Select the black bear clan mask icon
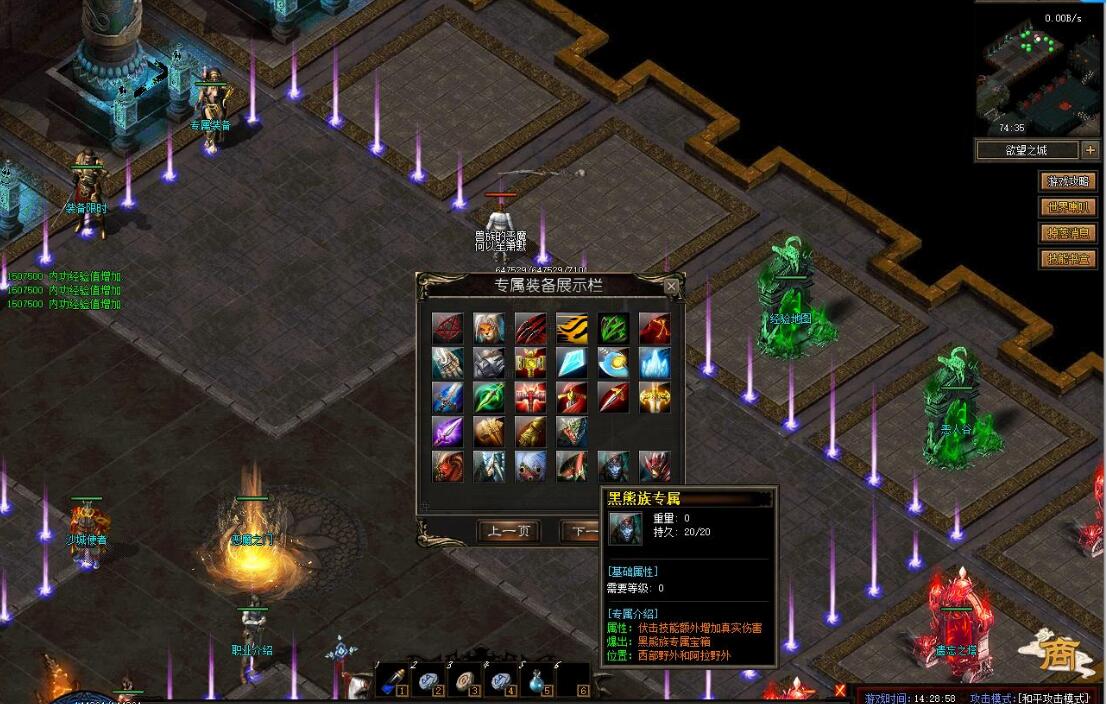Viewport: 1107px width, 704px height. pyautogui.click(x=613, y=466)
